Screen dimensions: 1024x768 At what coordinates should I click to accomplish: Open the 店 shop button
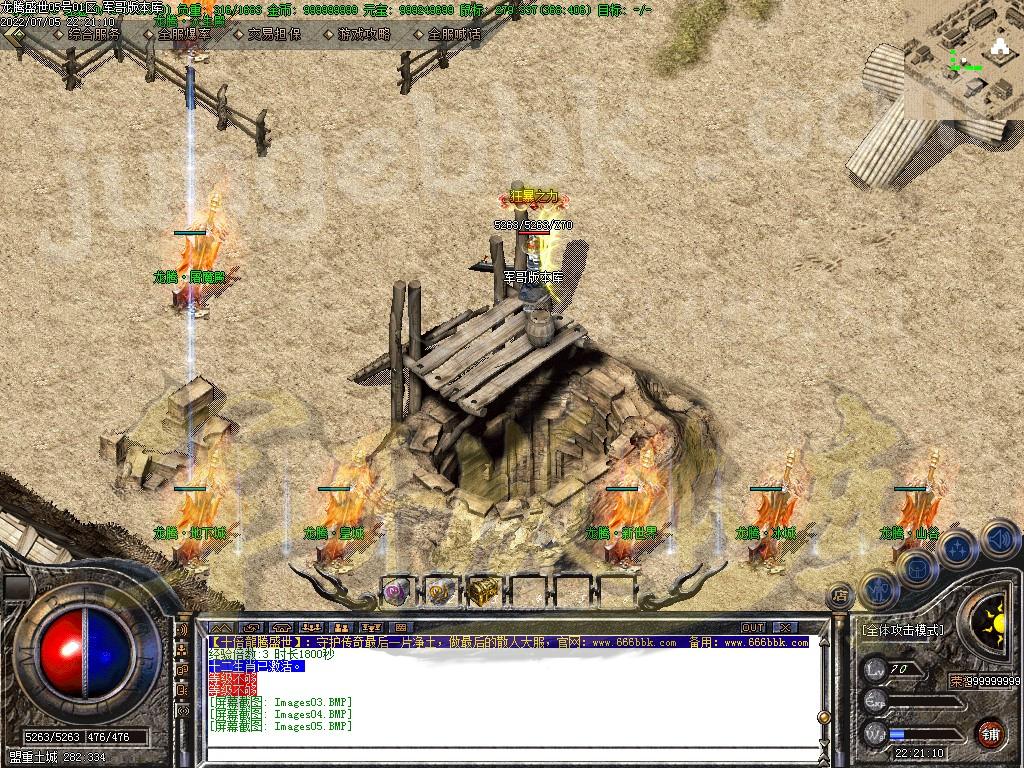click(840, 596)
